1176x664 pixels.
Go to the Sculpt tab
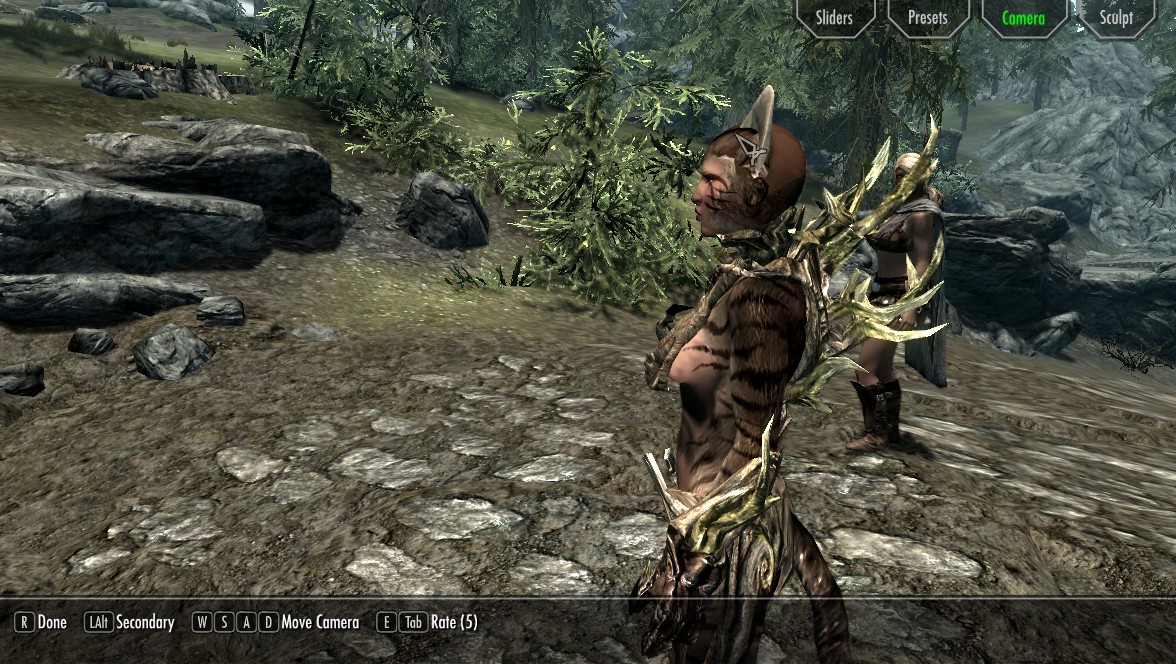point(1116,17)
